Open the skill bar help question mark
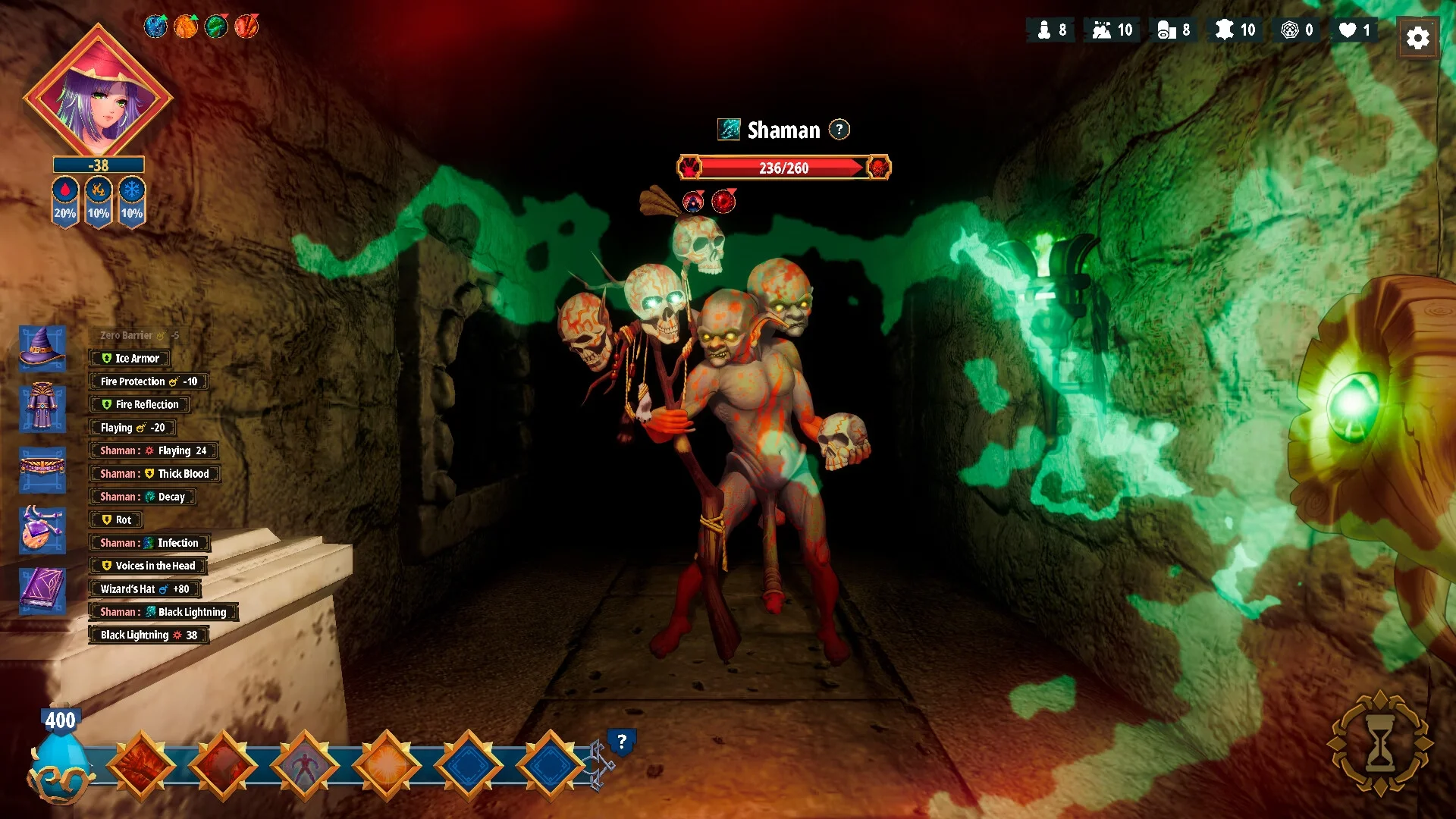The height and width of the screenshot is (819, 1456). click(621, 742)
